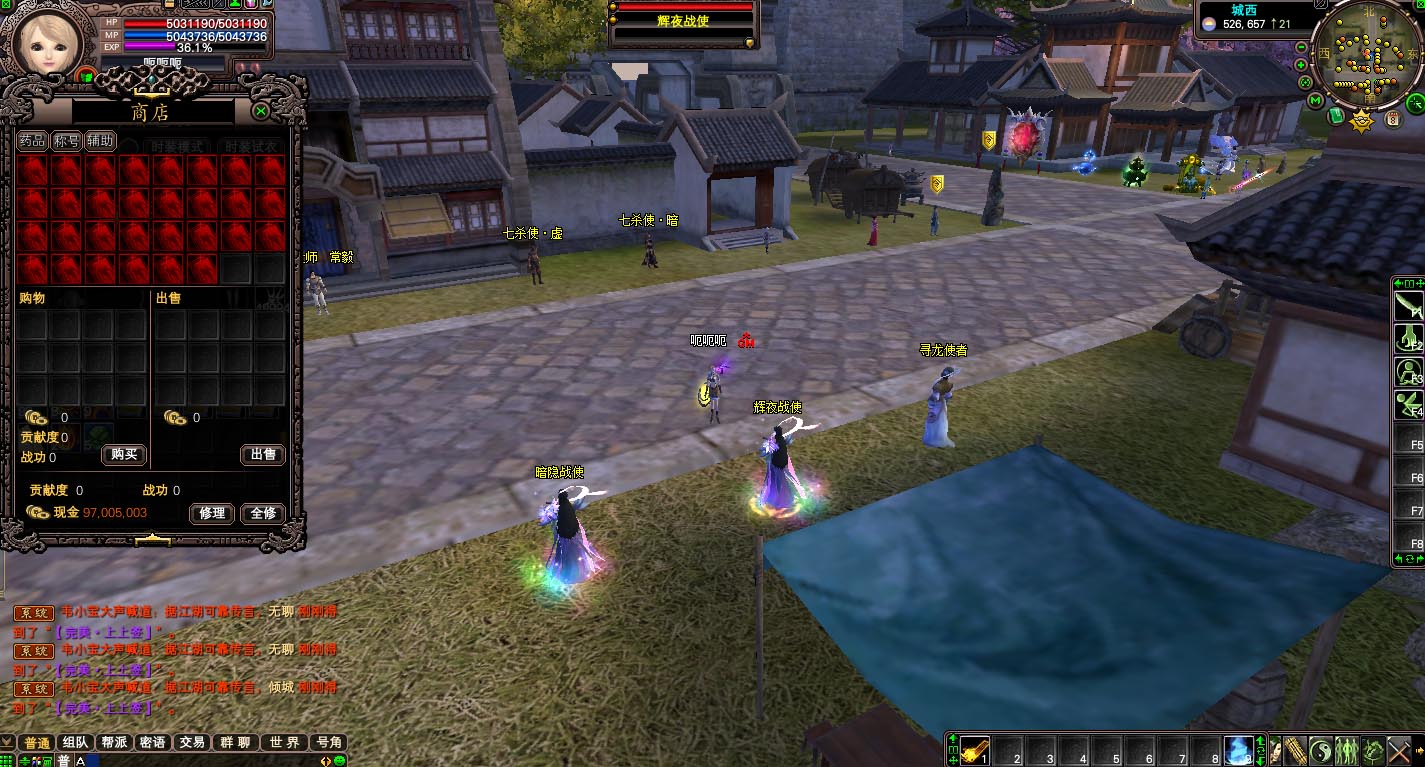Screen dimensions: 1425x767
Task: Open the 交易 chat channel tab
Action: pyautogui.click(x=191, y=742)
